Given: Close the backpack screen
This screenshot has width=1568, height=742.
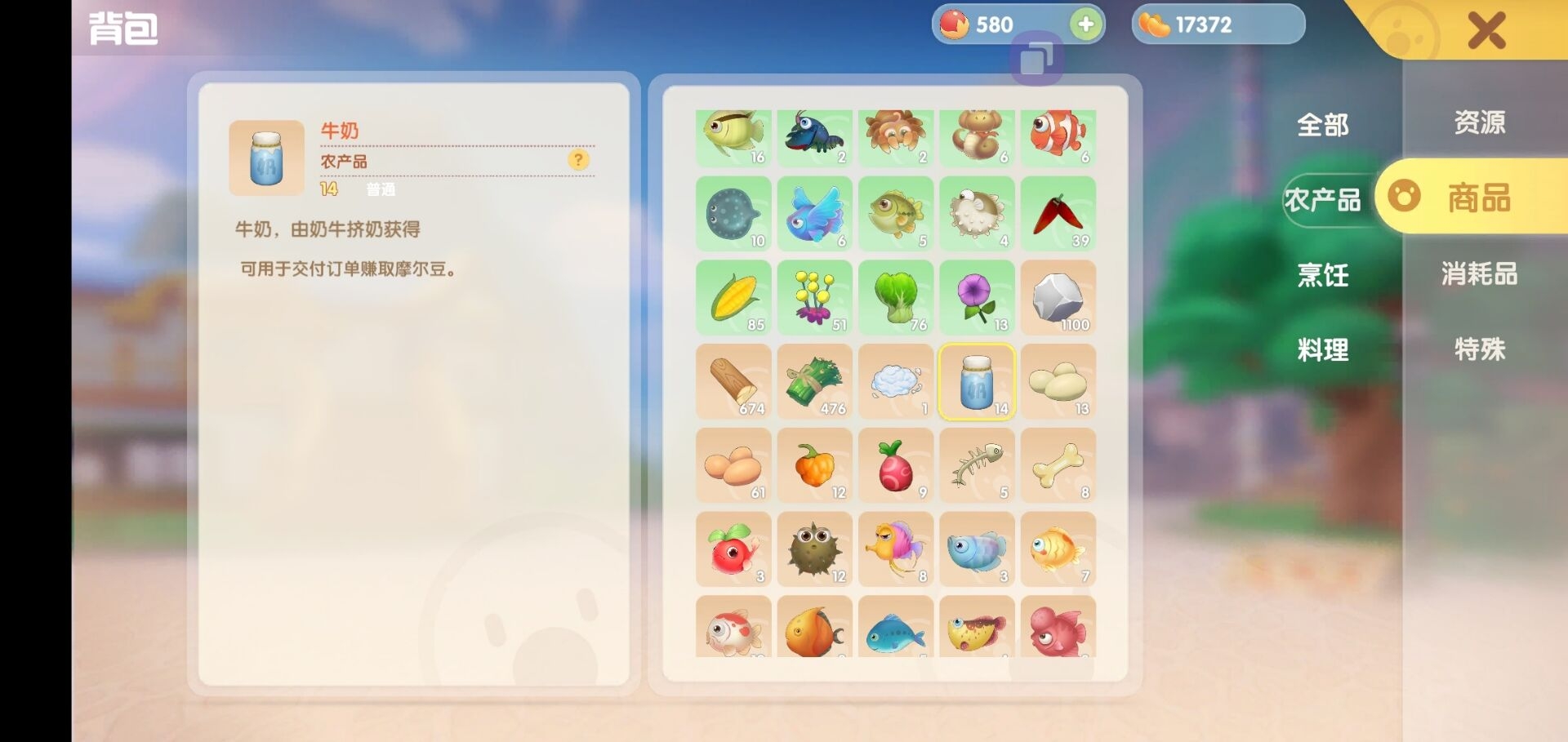Looking at the screenshot, I should [x=1486, y=31].
